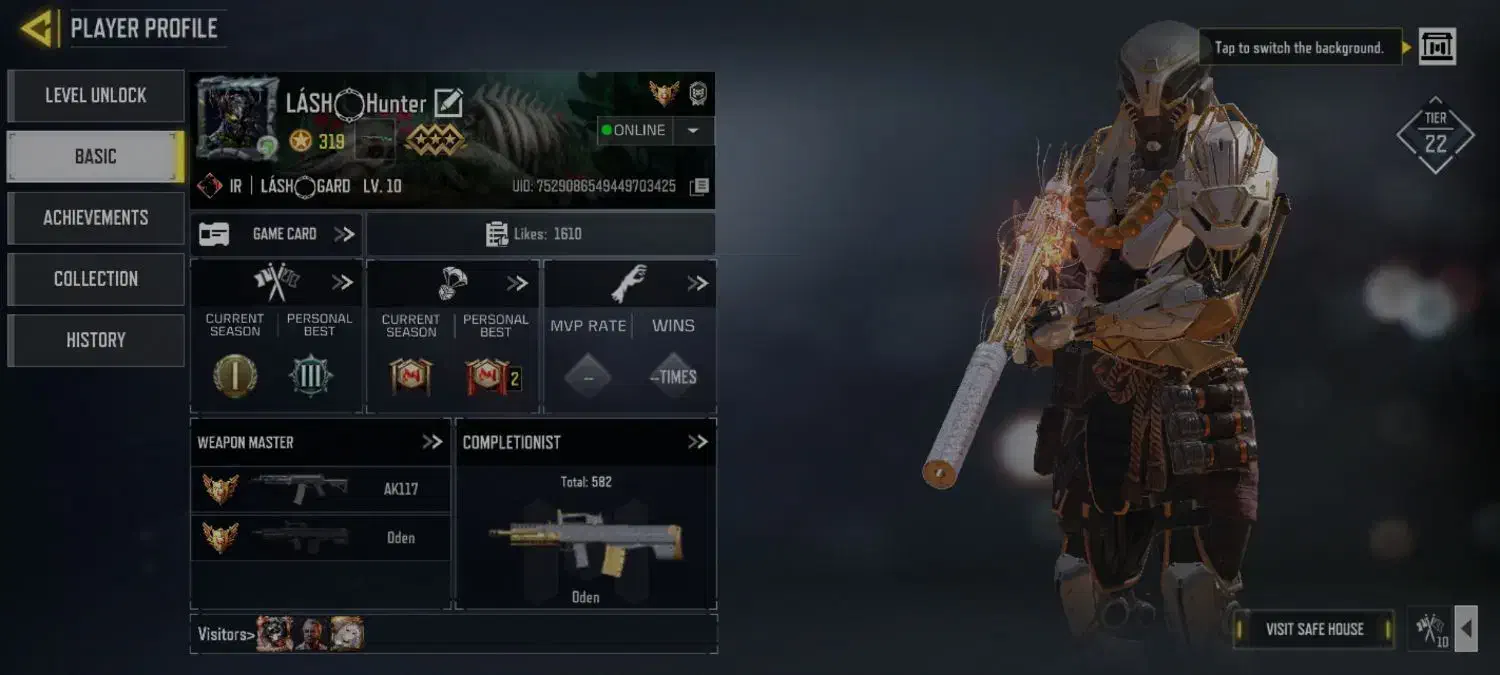Open the Achievements tab
This screenshot has height=675, width=1500.
pos(95,218)
